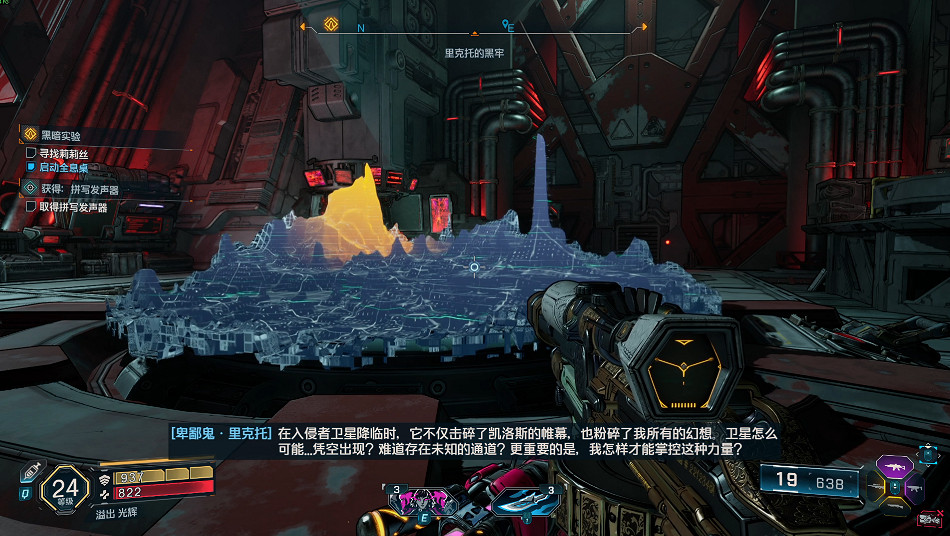
Task: Select the gold diamond quest marker on compass
Action: (x=332, y=24)
